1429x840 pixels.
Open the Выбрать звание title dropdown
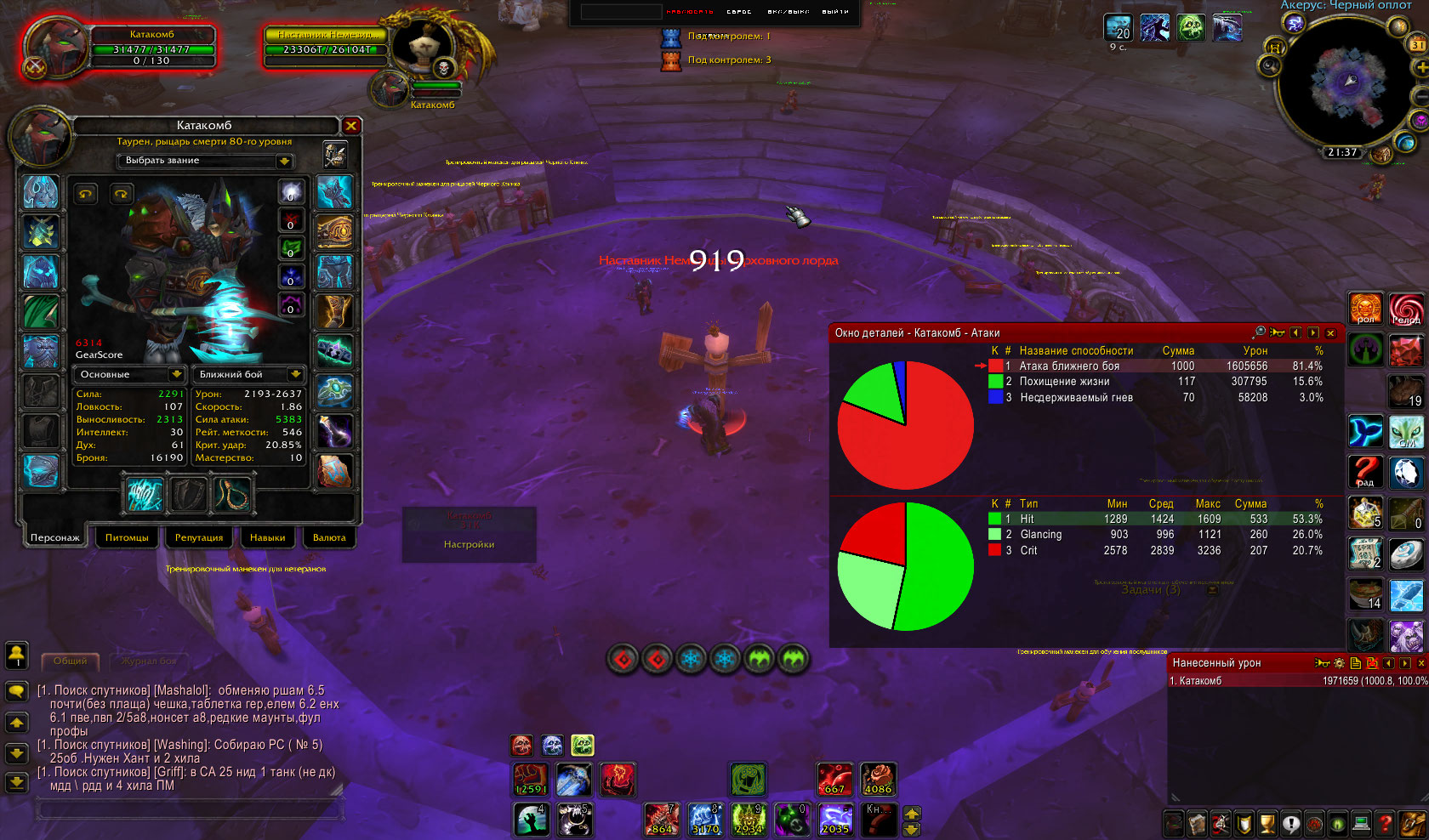[204, 161]
